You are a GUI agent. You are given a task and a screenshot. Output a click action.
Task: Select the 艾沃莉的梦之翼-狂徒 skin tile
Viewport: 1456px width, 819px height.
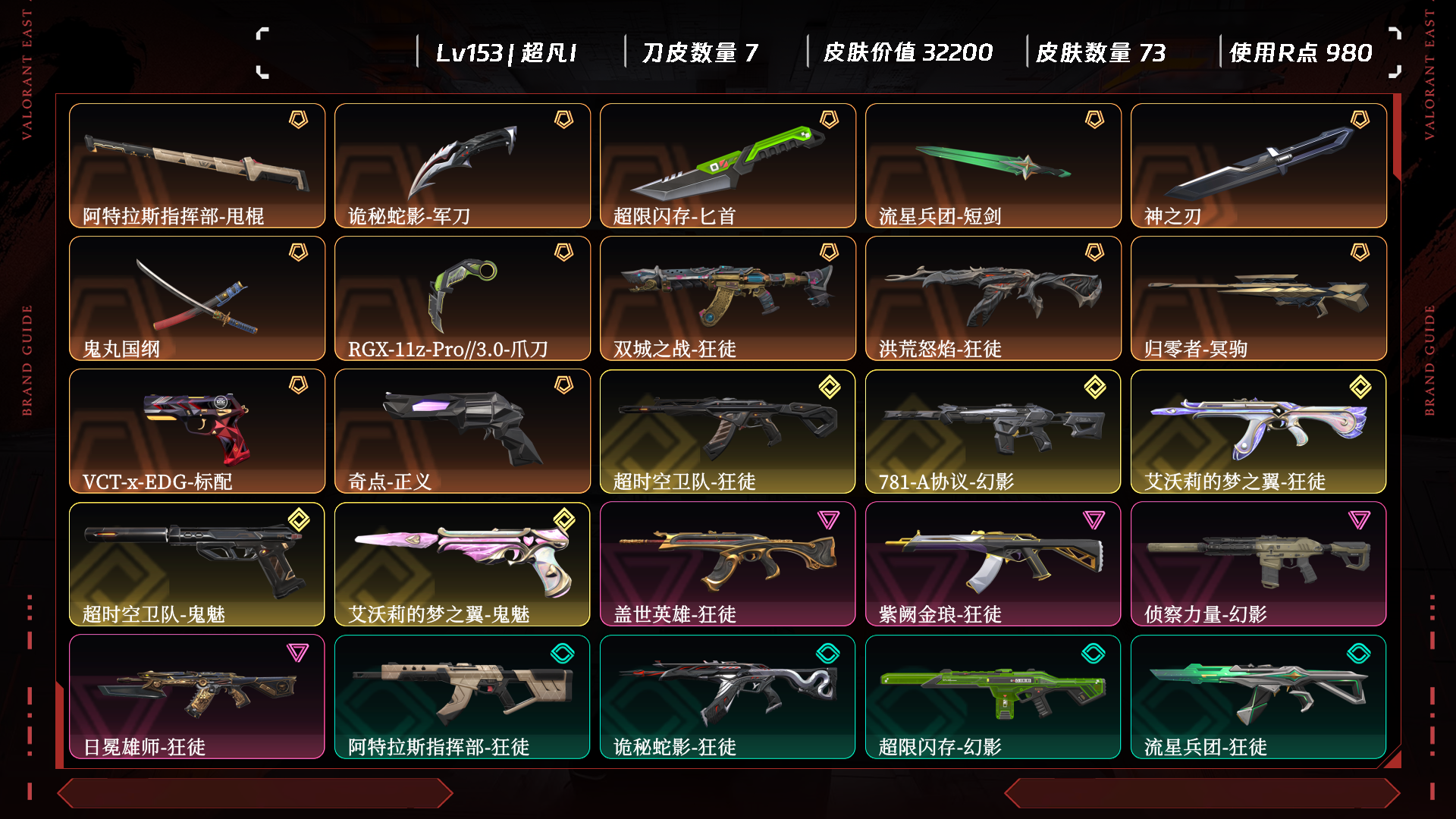coord(1259,431)
